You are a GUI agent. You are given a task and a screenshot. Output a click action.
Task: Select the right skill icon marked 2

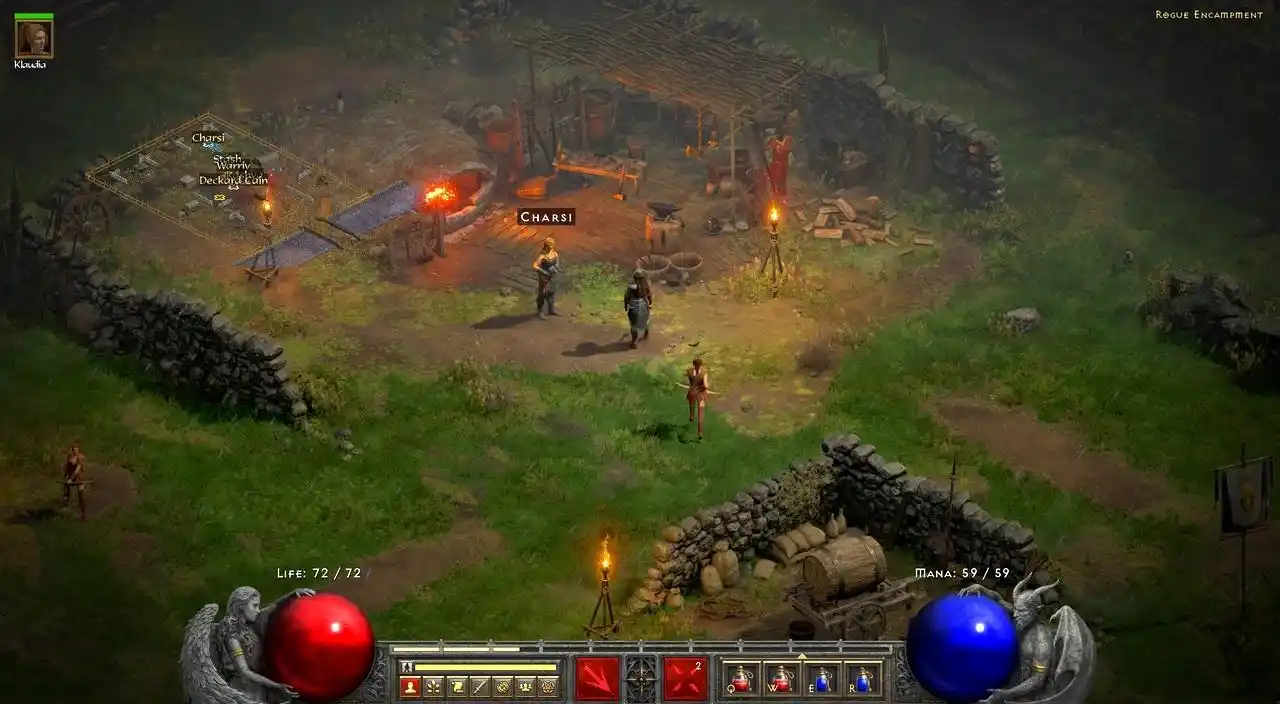[686, 678]
